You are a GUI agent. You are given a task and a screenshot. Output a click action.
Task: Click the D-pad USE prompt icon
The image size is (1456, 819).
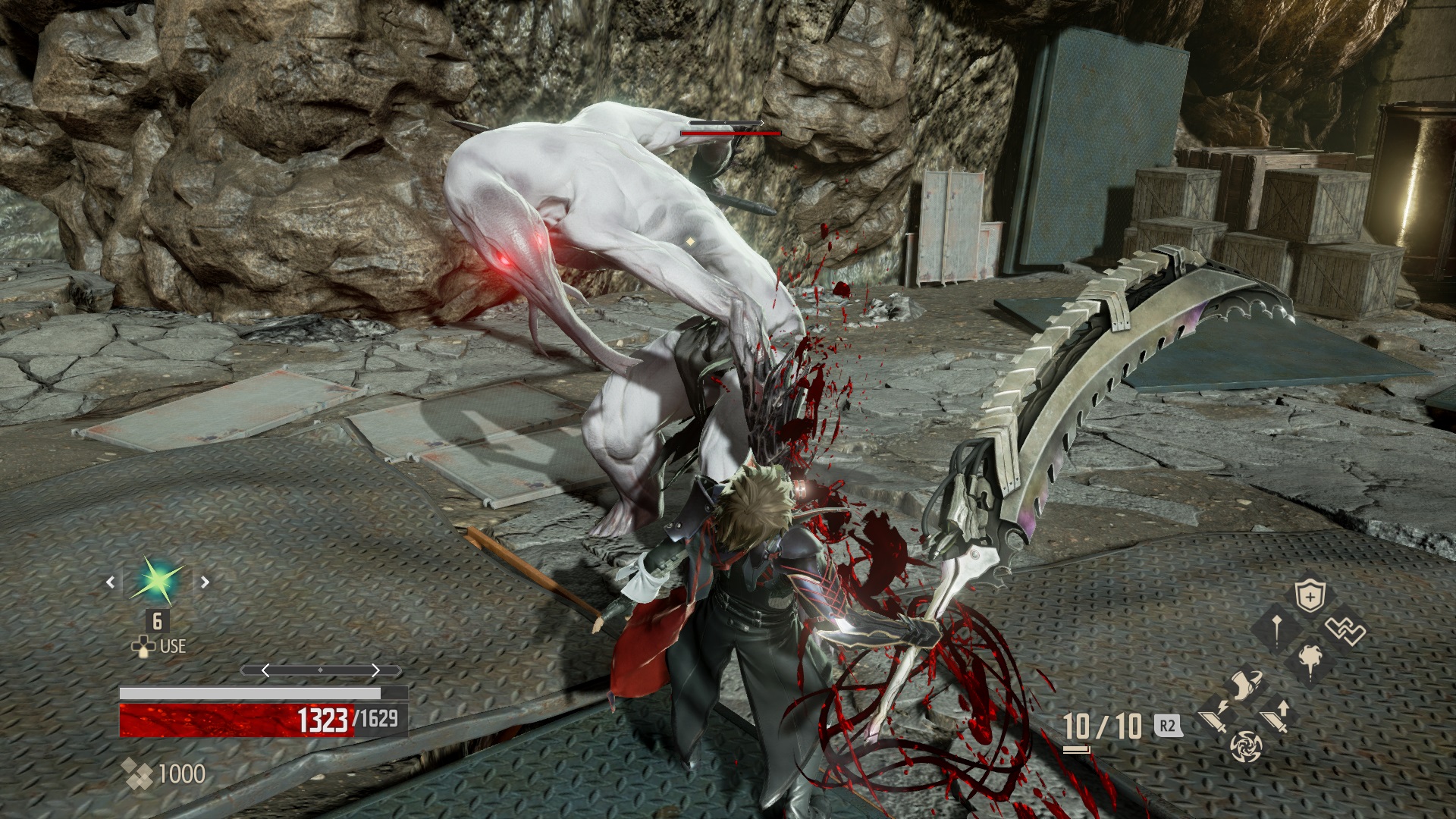tap(144, 647)
